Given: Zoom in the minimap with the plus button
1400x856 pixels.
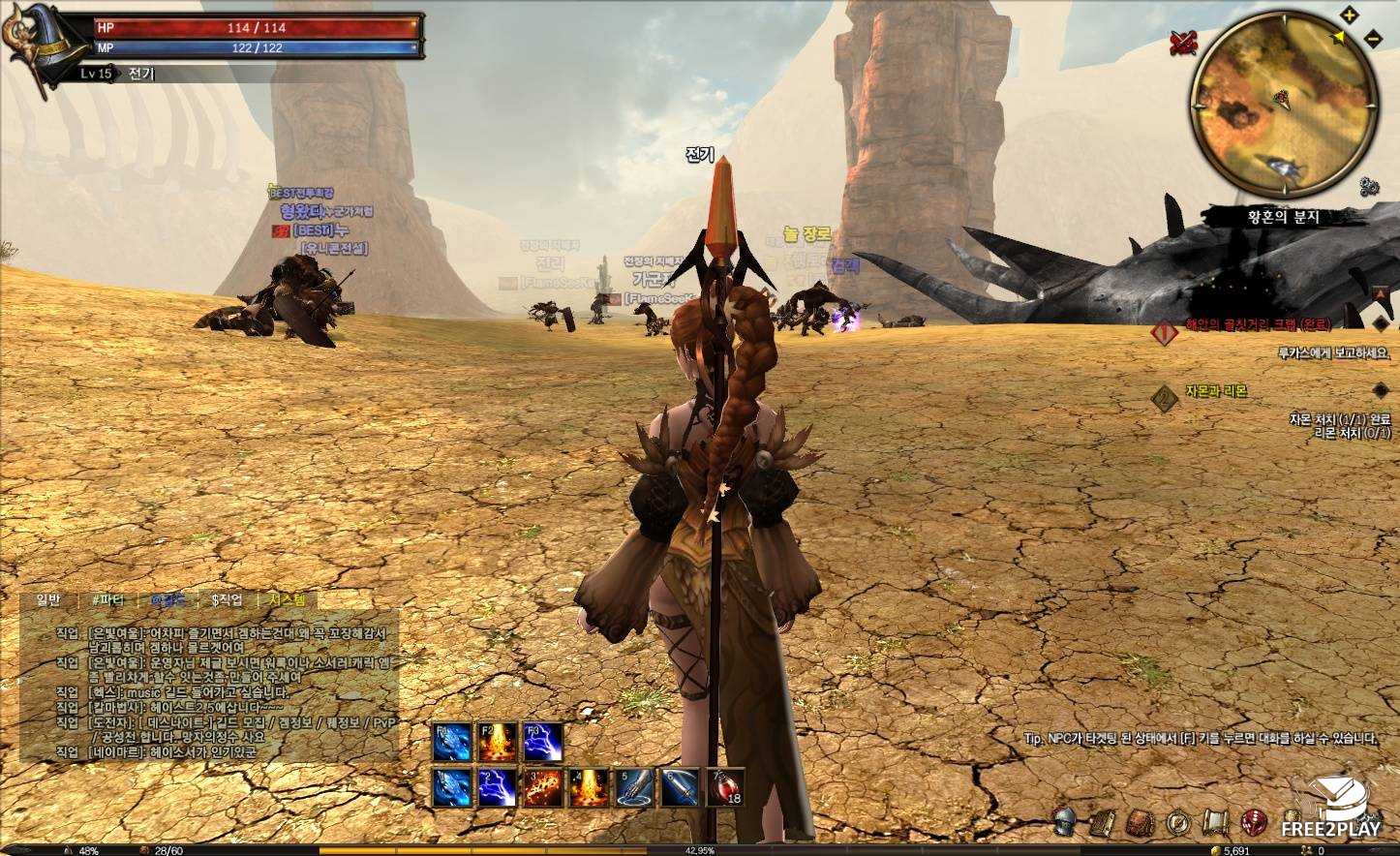Looking at the screenshot, I should tap(1349, 15).
